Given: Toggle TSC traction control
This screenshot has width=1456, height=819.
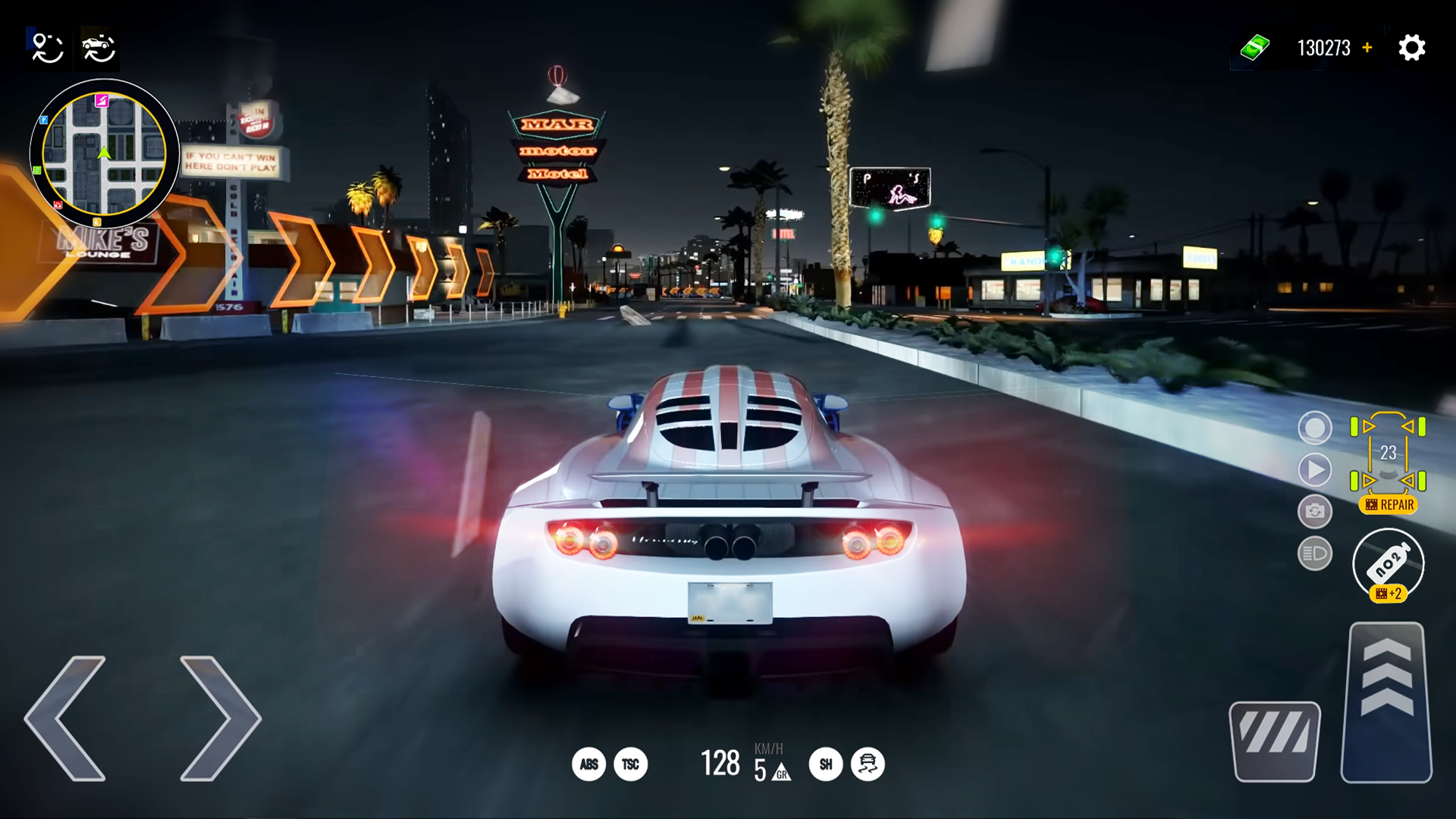Looking at the screenshot, I should click(632, 764).
